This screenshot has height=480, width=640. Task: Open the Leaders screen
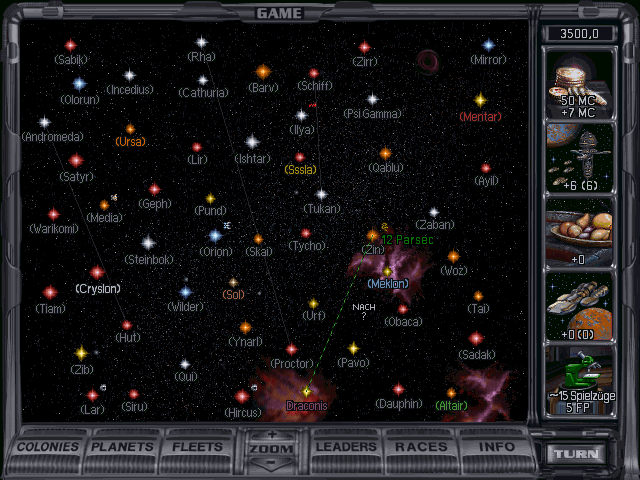pos(347,447)
